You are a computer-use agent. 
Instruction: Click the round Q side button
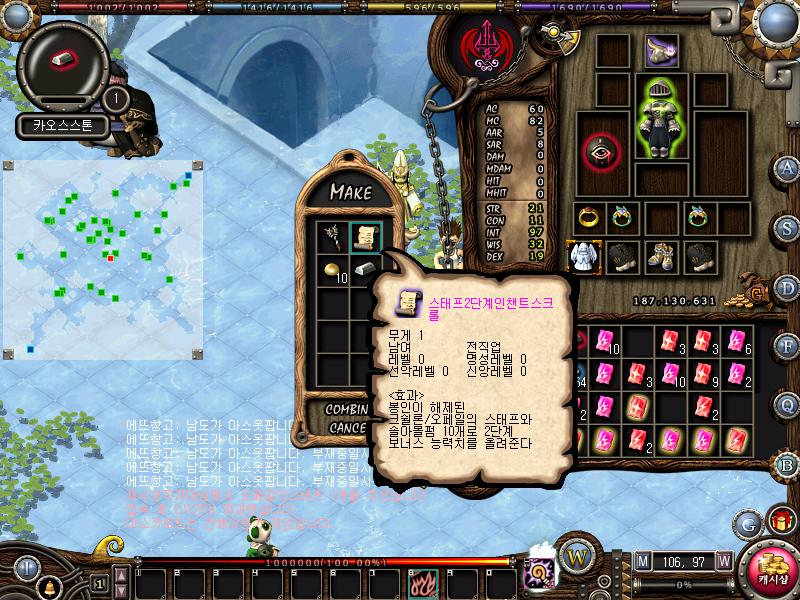pos(787,405)
